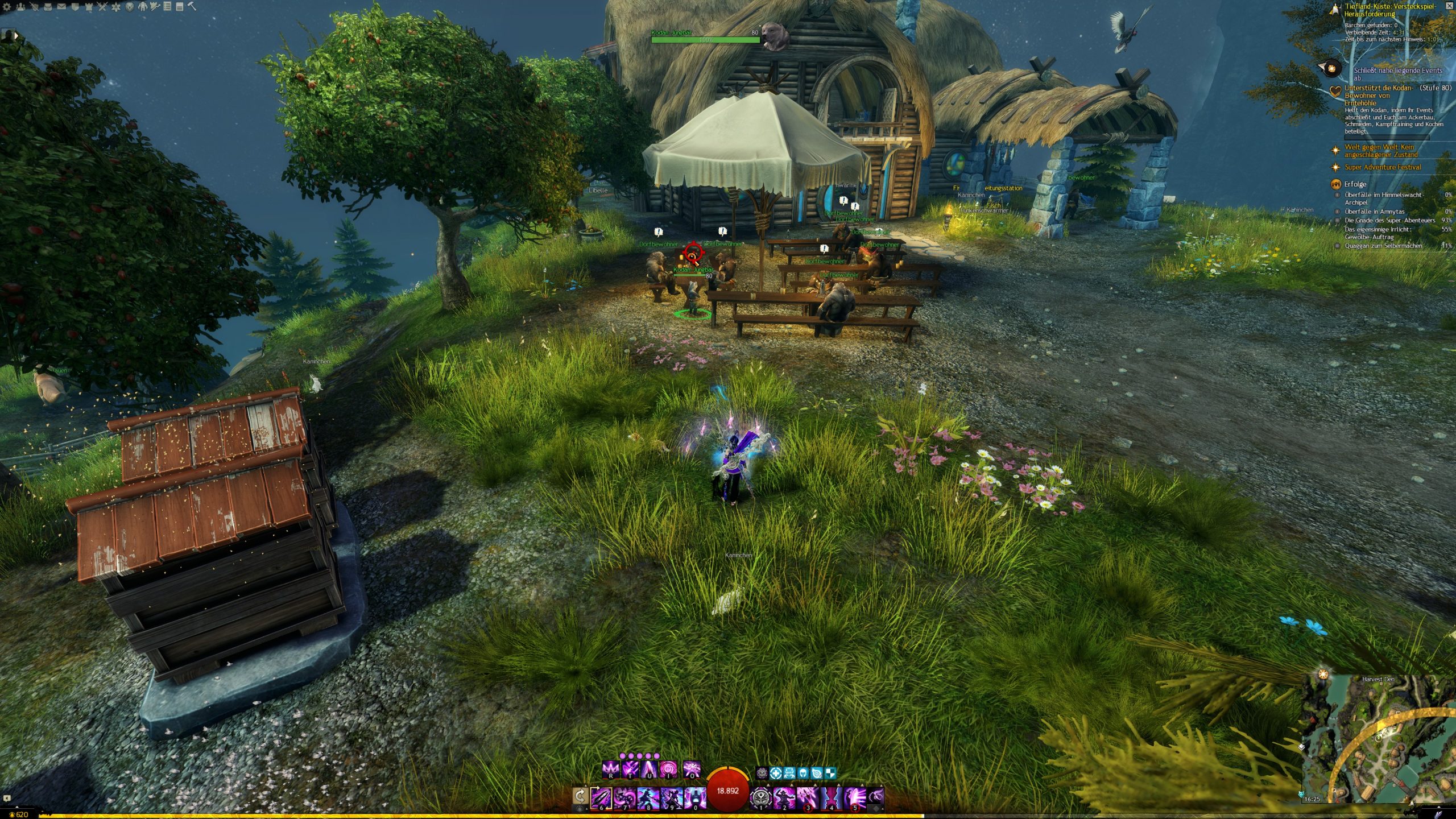Open the crossed swords PvP icon
Screen dimensions: 1456x819
[x=102, y=7]
